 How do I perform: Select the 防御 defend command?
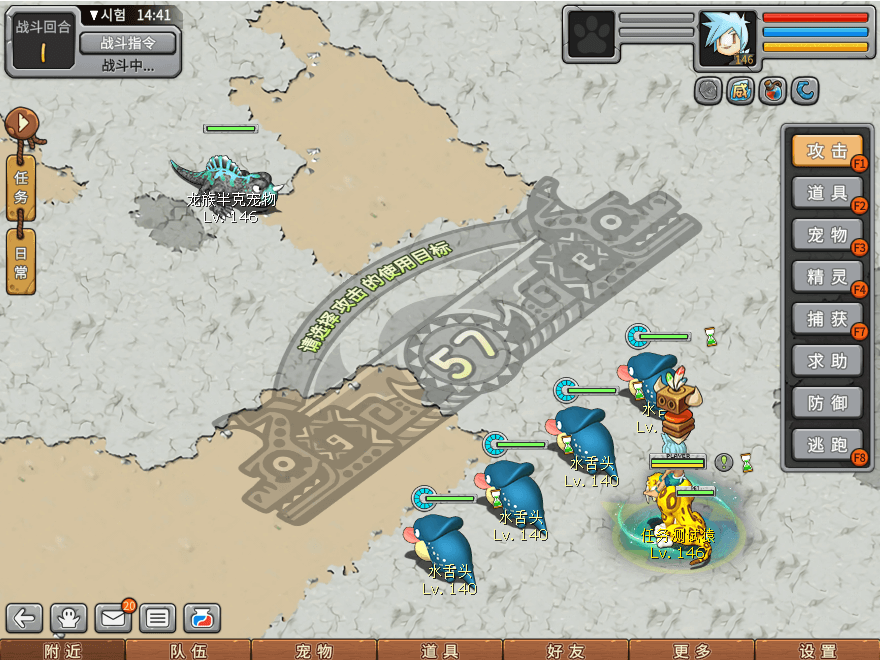[827, 403]
